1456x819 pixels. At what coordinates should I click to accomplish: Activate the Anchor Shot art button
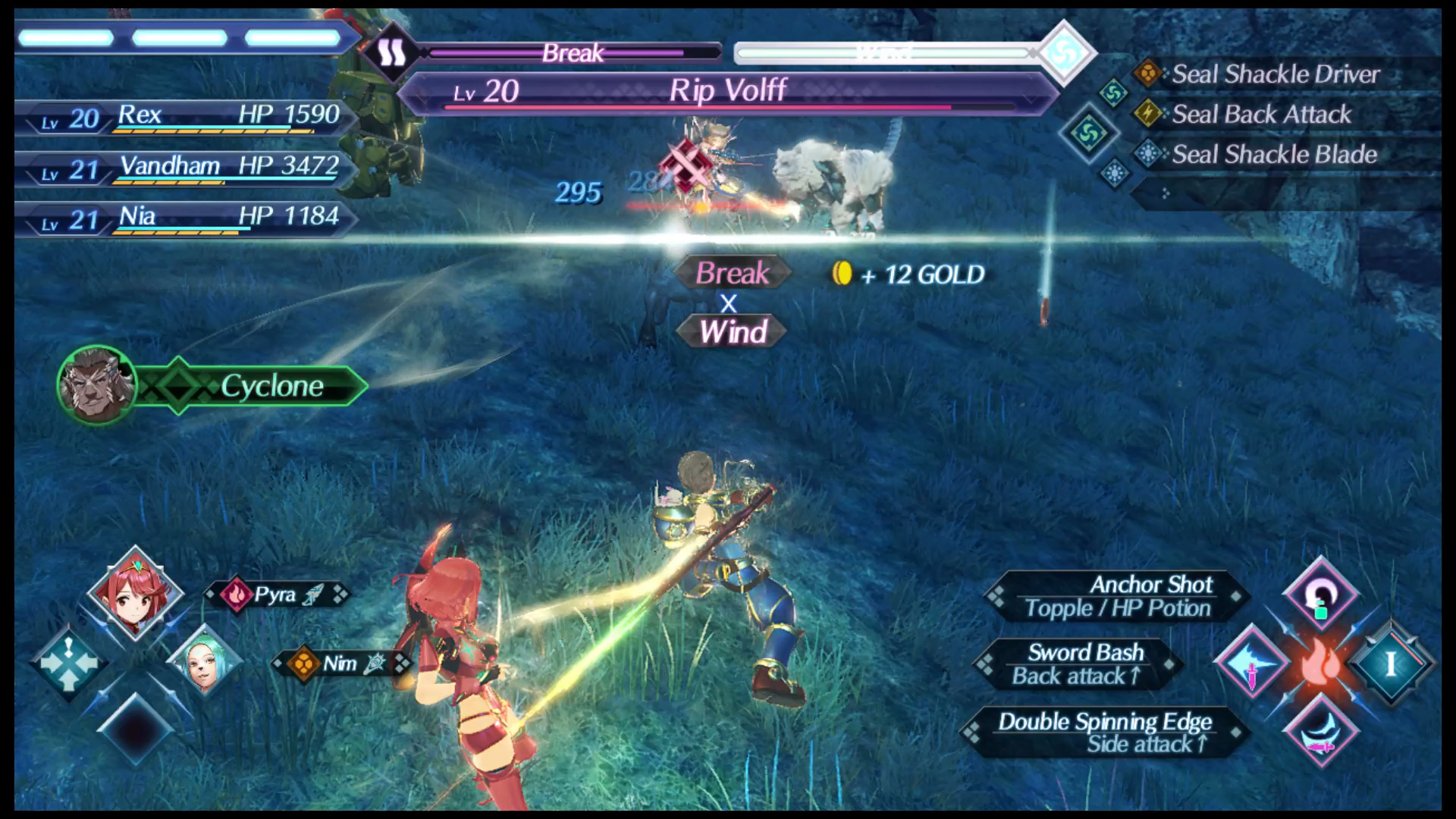tap(1107, 595)
